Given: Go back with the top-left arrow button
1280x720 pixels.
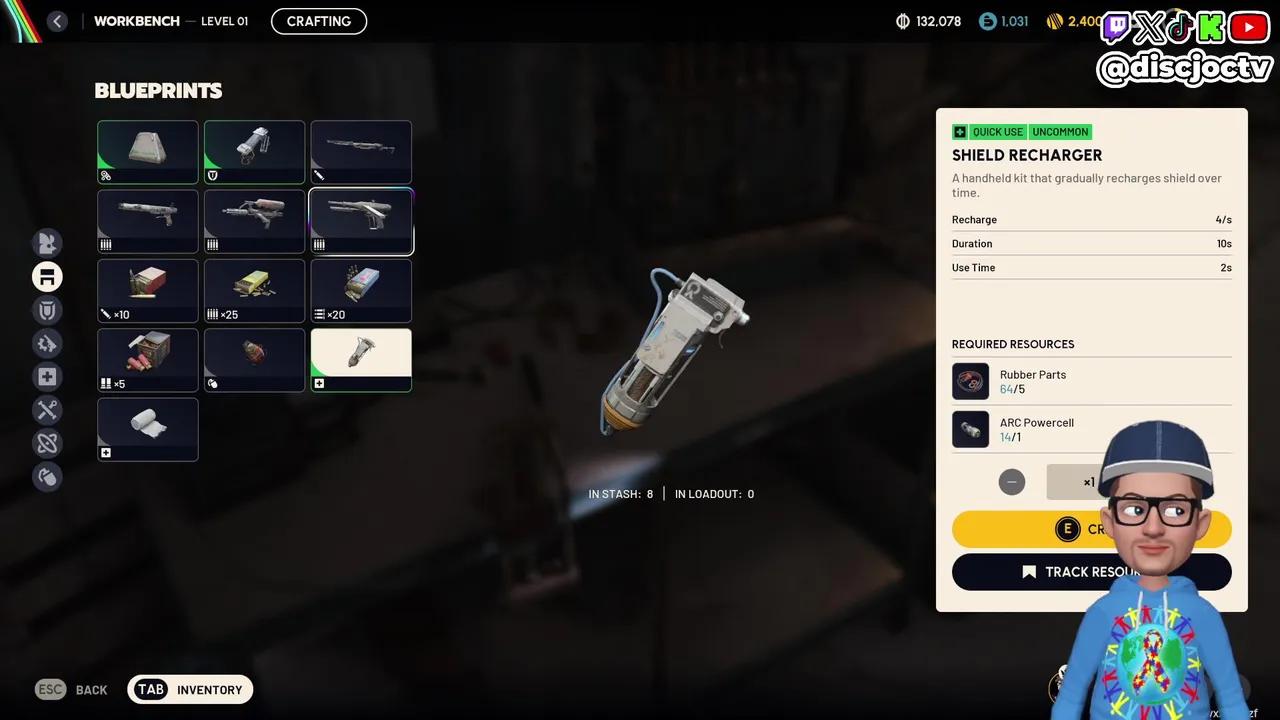Looking at the screenshot, I should click(x=57, y=21).
